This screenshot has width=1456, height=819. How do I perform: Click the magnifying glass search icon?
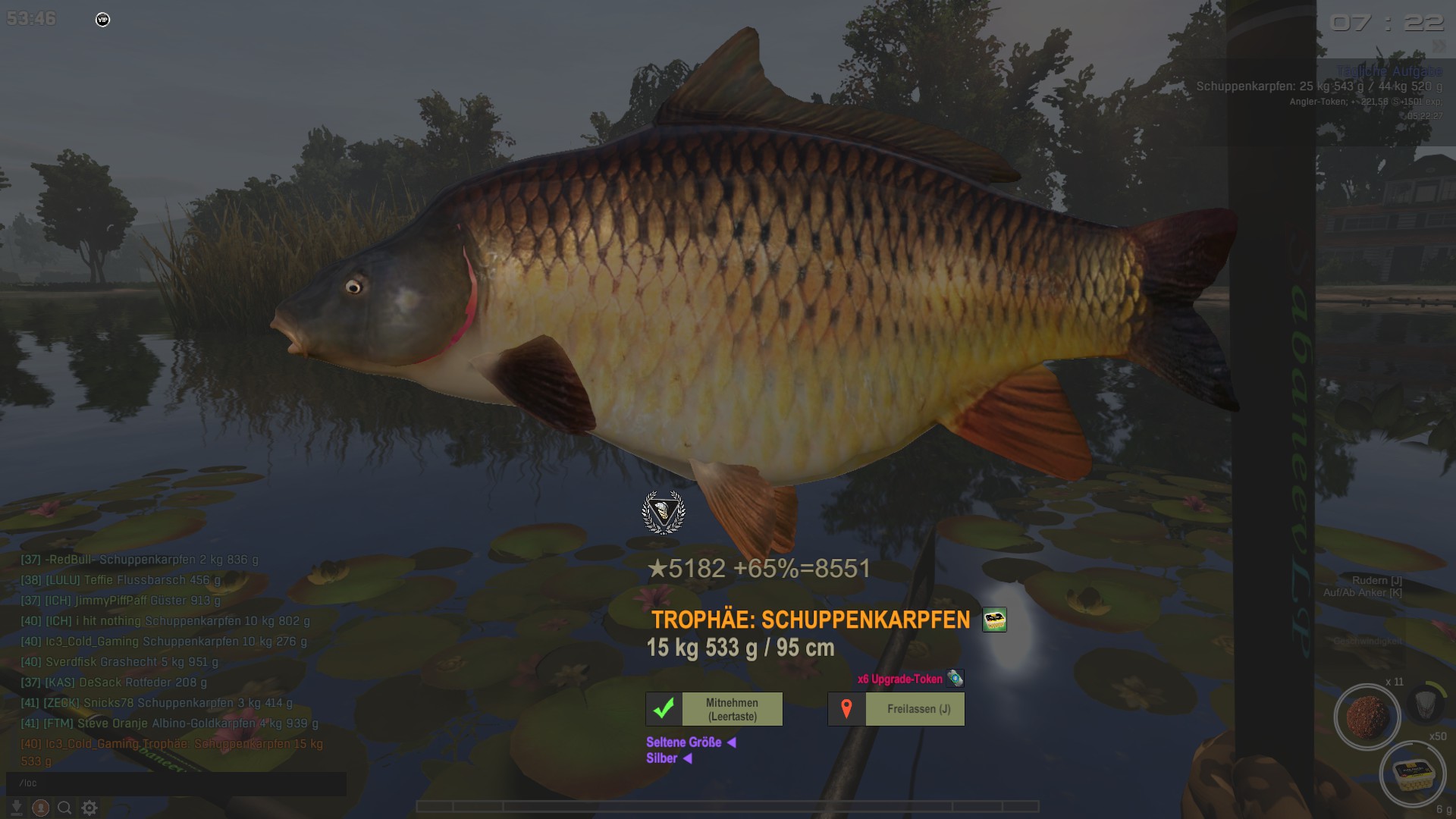[x=65, y=808]
